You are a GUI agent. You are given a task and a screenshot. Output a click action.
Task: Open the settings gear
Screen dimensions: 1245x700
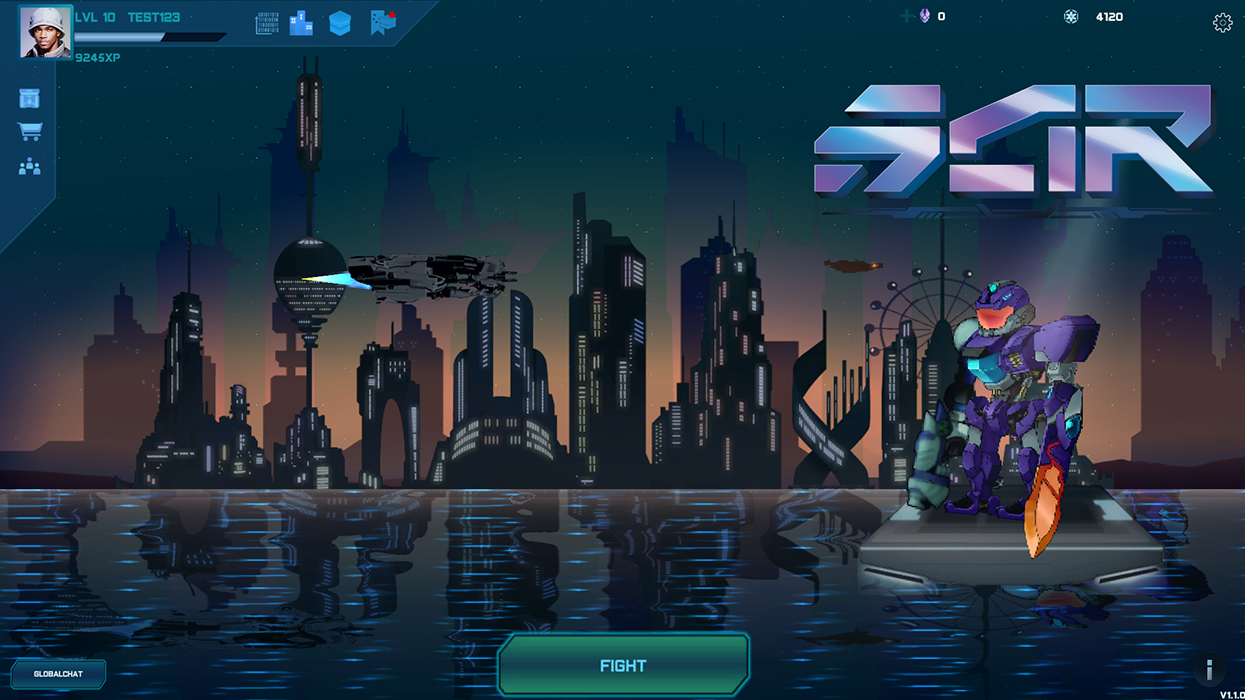pos(1222,23)
